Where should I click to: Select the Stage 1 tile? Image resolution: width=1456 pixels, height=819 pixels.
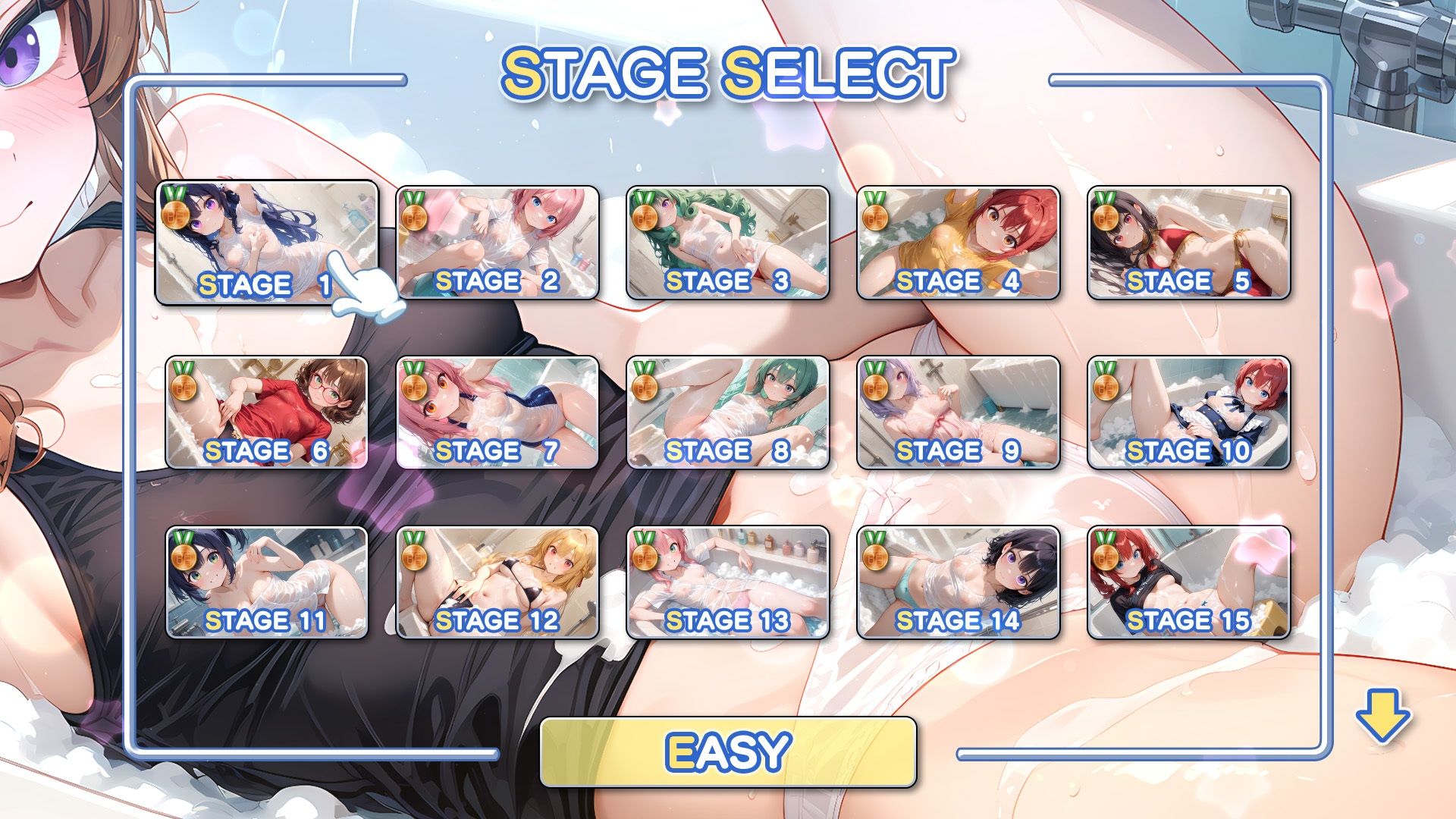point(266,243)
